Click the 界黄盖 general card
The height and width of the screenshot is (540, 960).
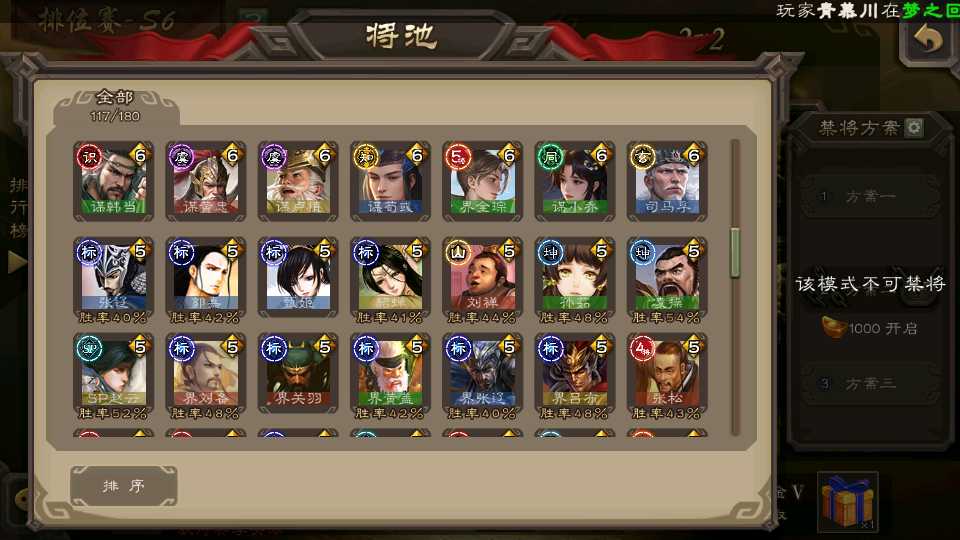coord(389,372)
